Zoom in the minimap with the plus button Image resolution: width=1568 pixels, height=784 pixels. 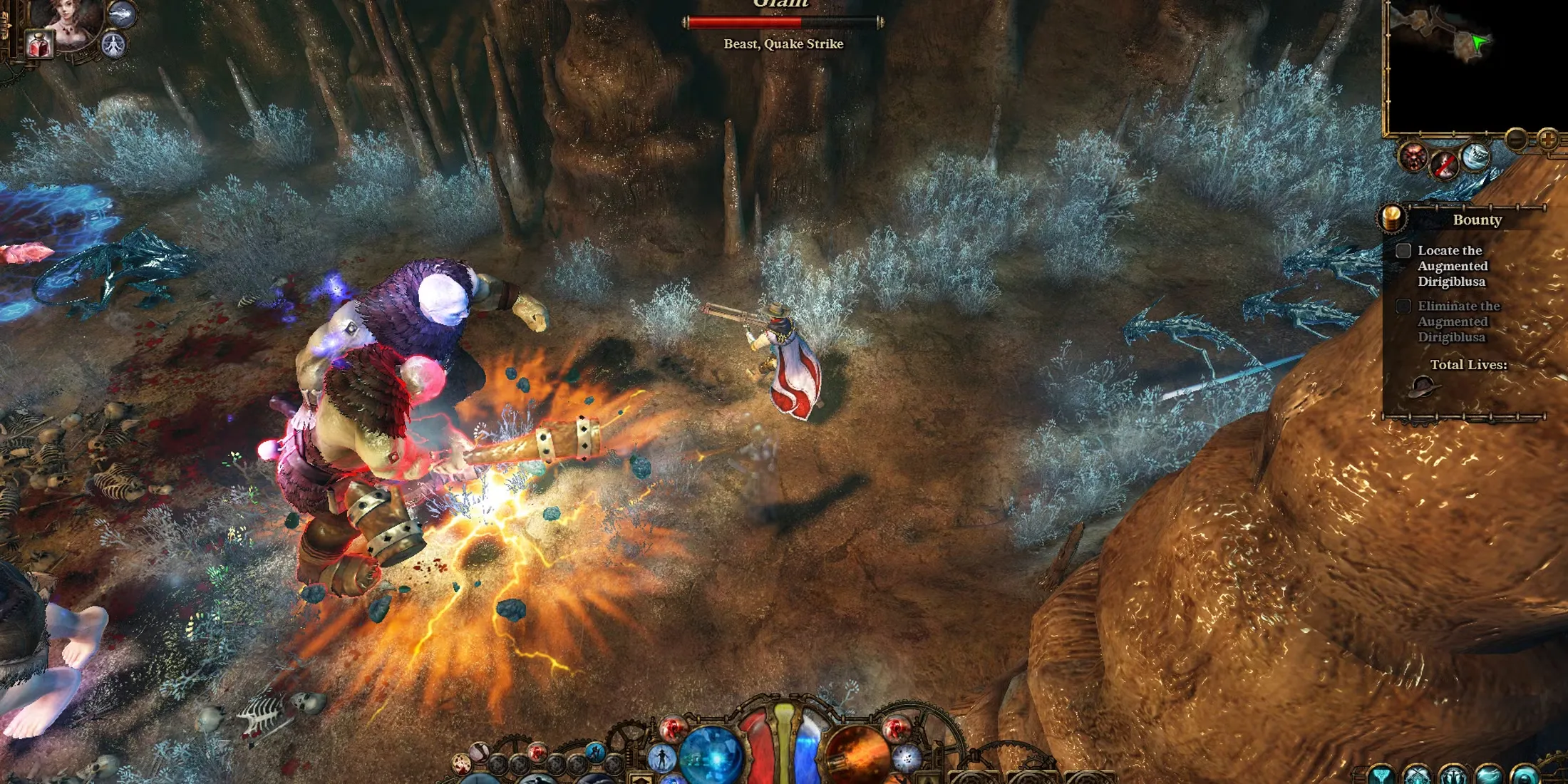(x=1548, y=138)
